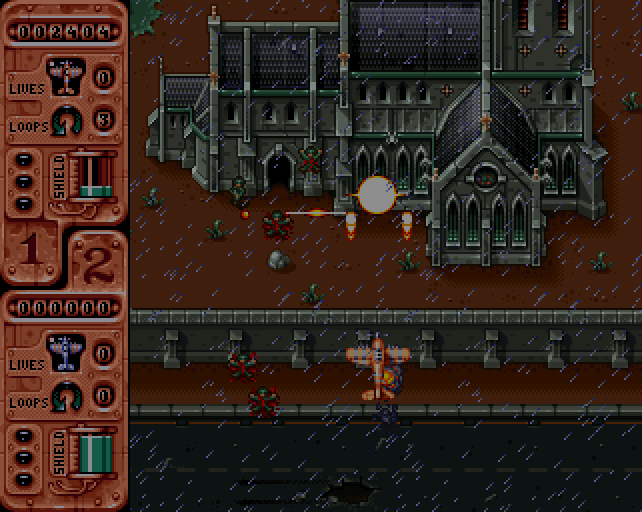Viewport: 642px width, 512px height.
Task: Activate player 1's loop arrow icon
Action: coord(66,120)
